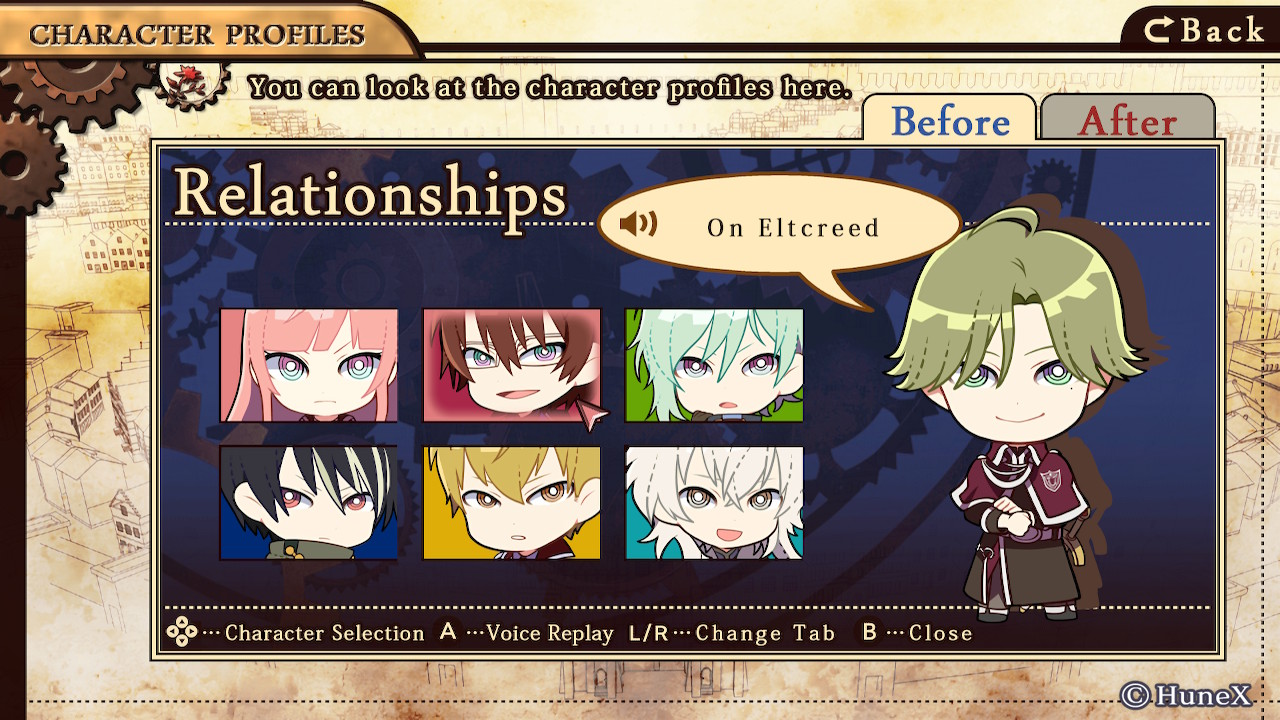This screenshot has width=1280, height=720.
Task: Switch to the Before tab
Action: (x=949, y=121)
